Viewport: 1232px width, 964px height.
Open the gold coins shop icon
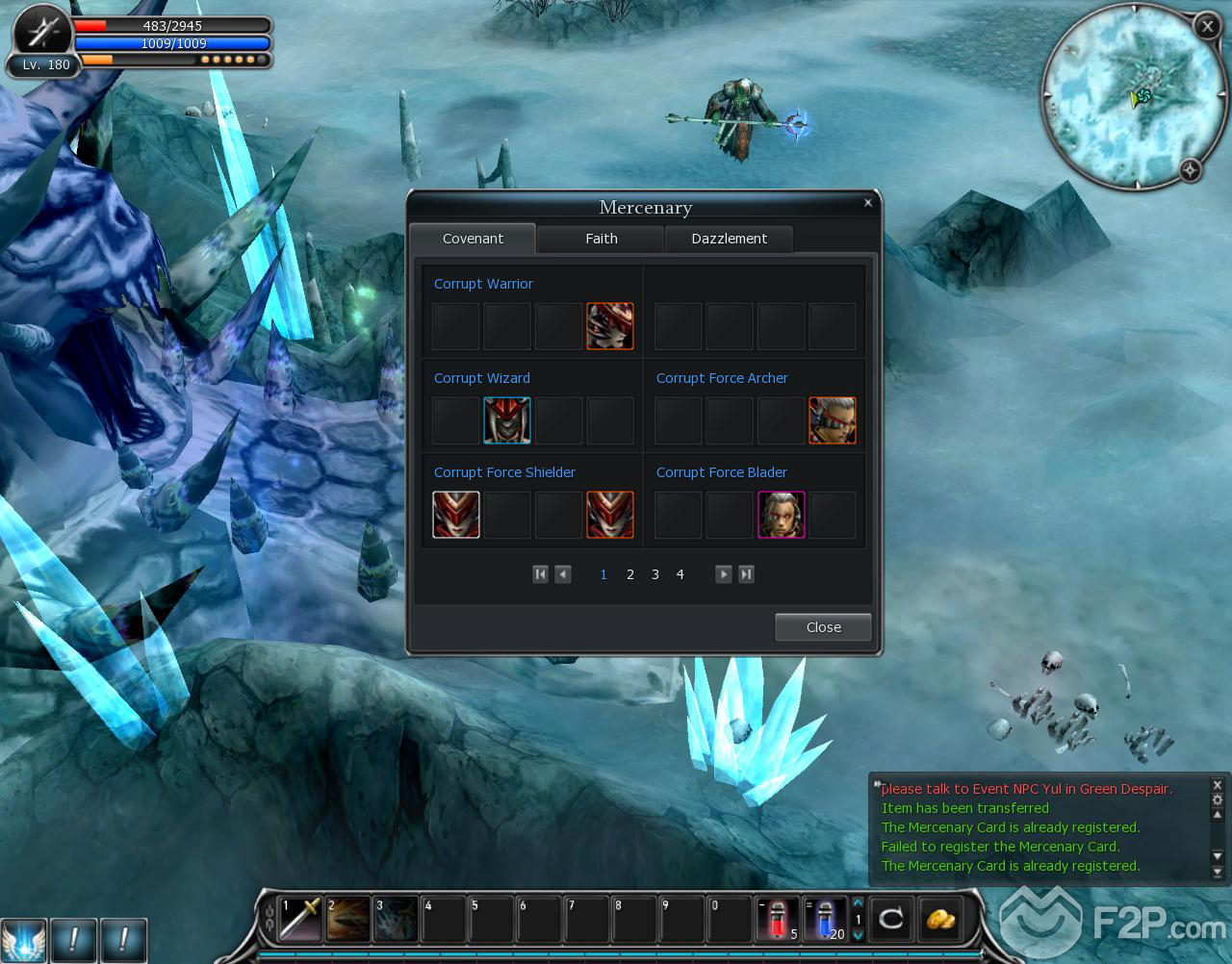click(x=939, y=920)
